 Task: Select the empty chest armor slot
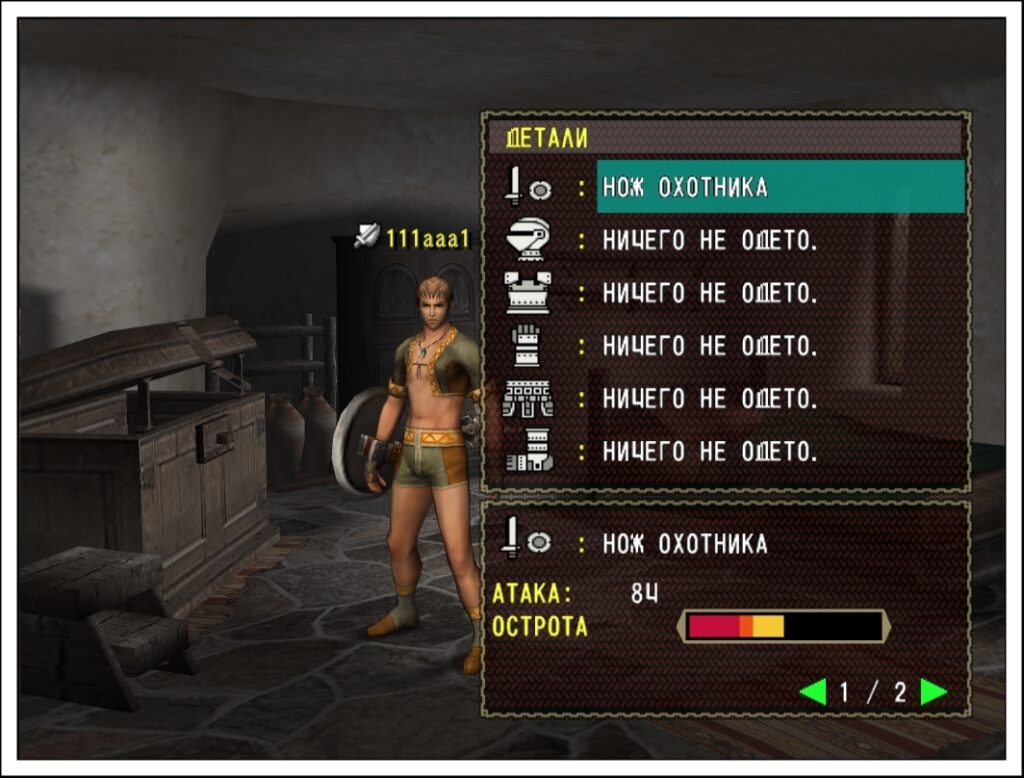(710, 293)
